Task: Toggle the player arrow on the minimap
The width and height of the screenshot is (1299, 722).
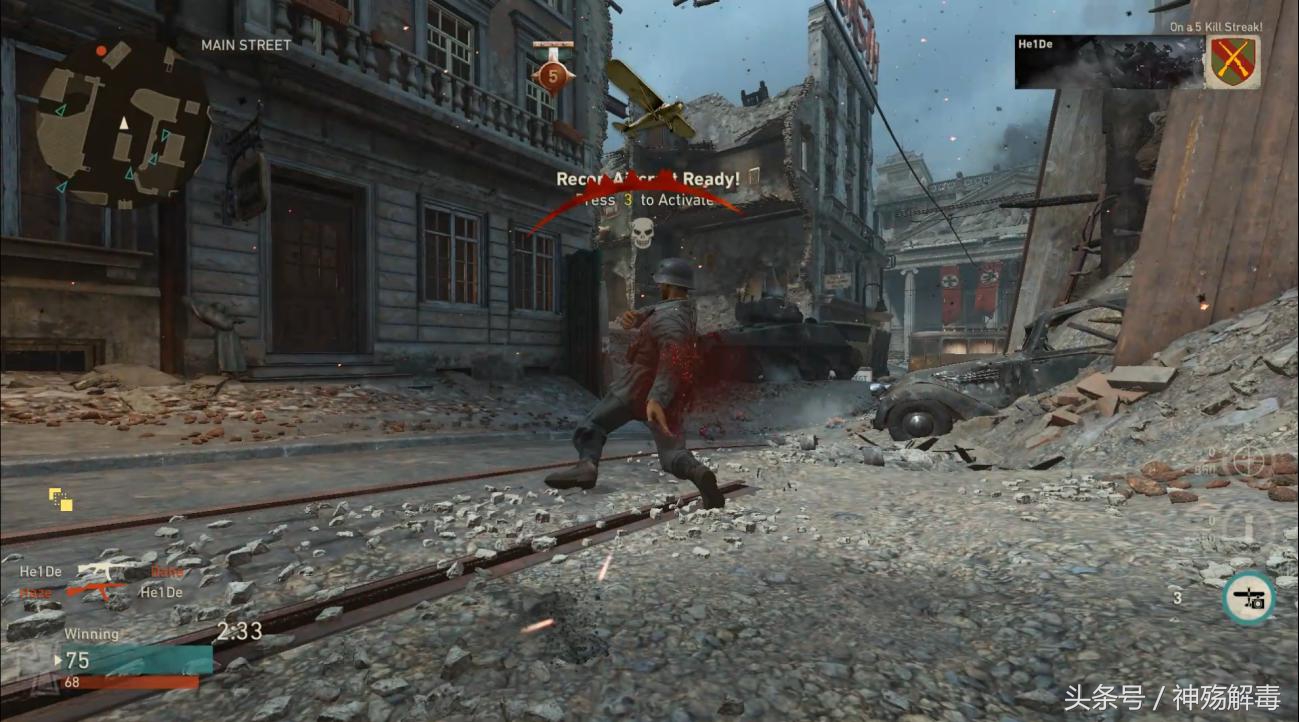Action: (125, 123)
